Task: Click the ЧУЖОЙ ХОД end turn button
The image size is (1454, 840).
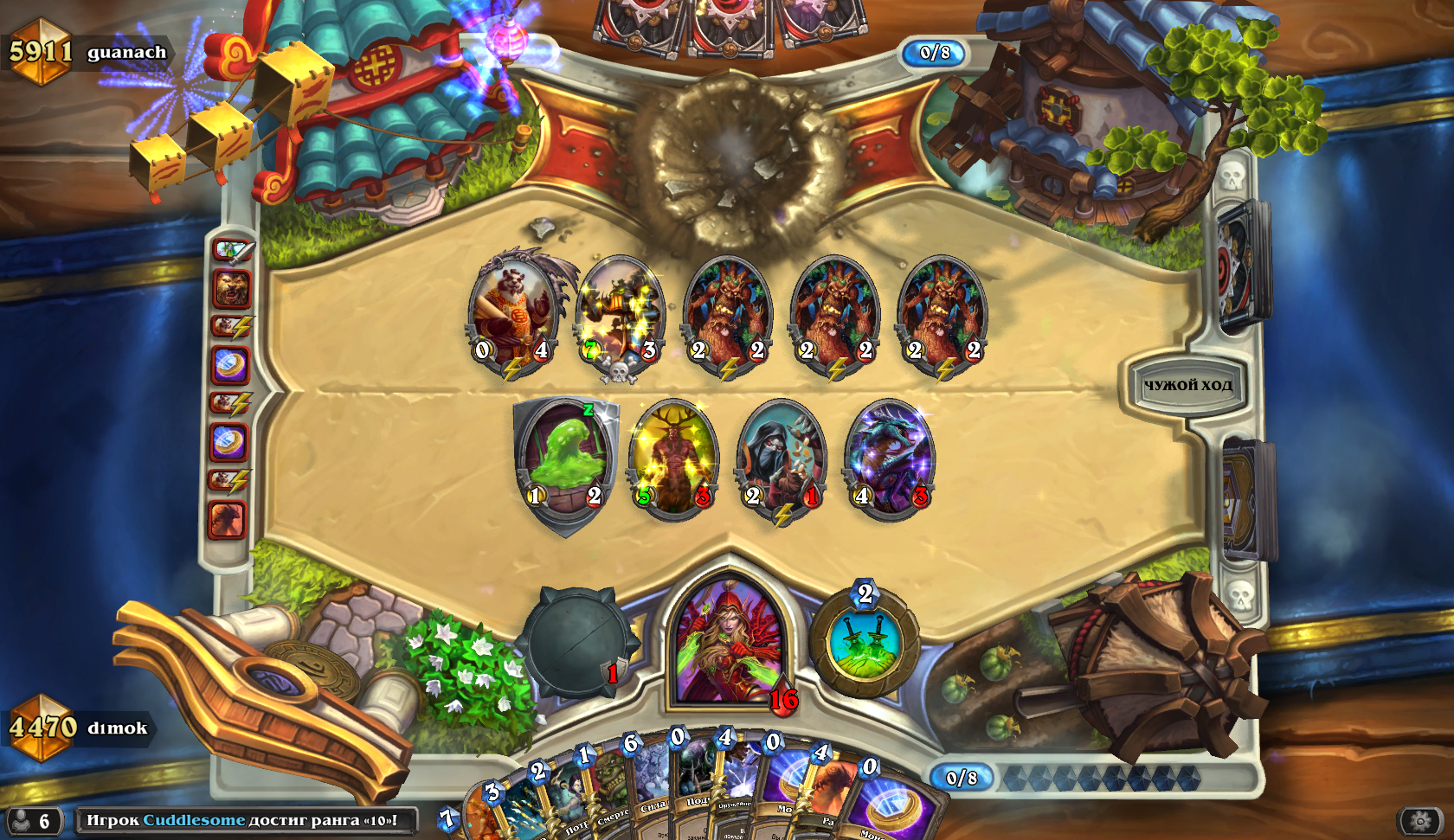Action: [x=1187, y=386]
